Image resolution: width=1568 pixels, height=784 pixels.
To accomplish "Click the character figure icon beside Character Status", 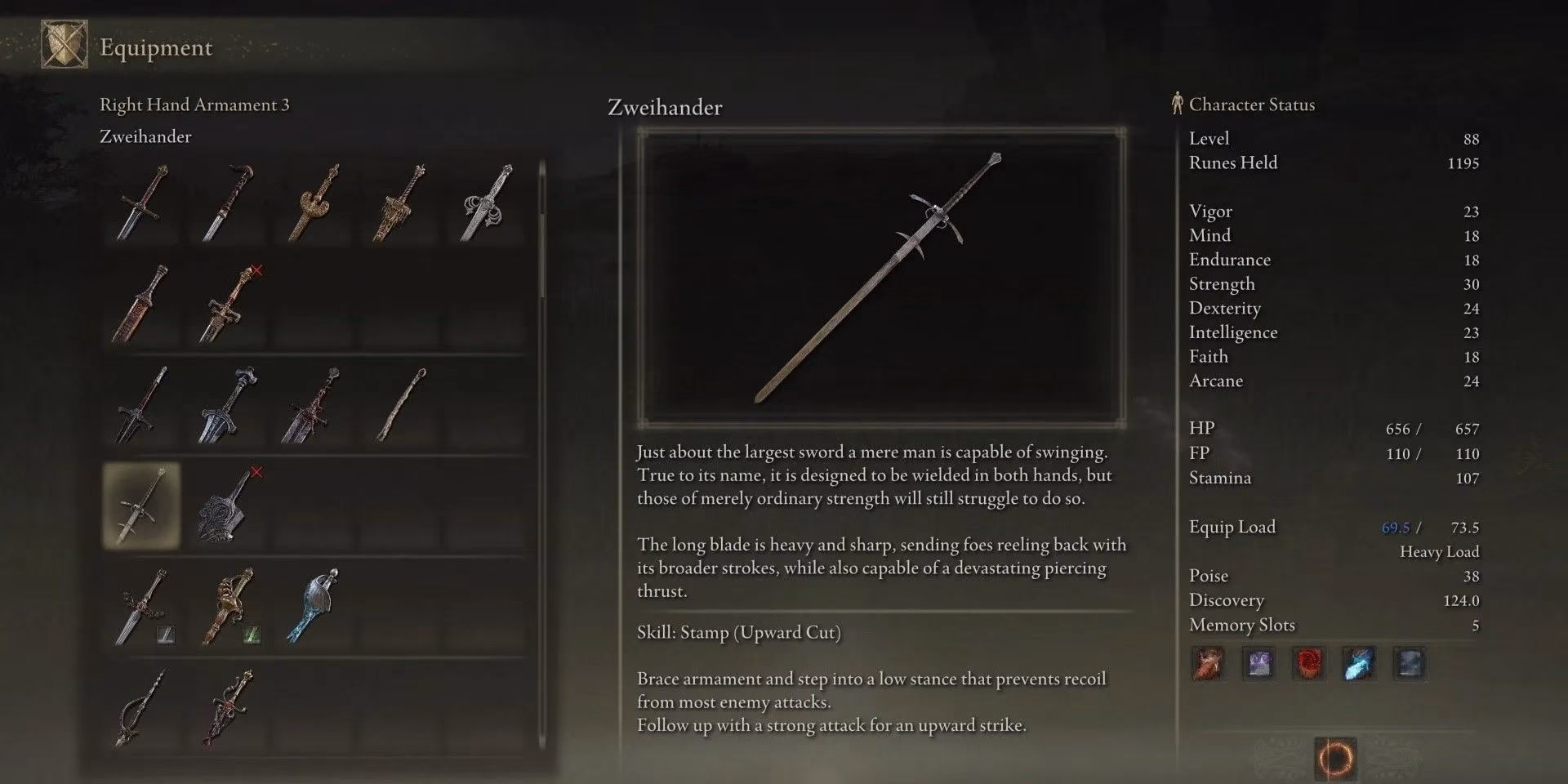I will tap(1176, 103).
